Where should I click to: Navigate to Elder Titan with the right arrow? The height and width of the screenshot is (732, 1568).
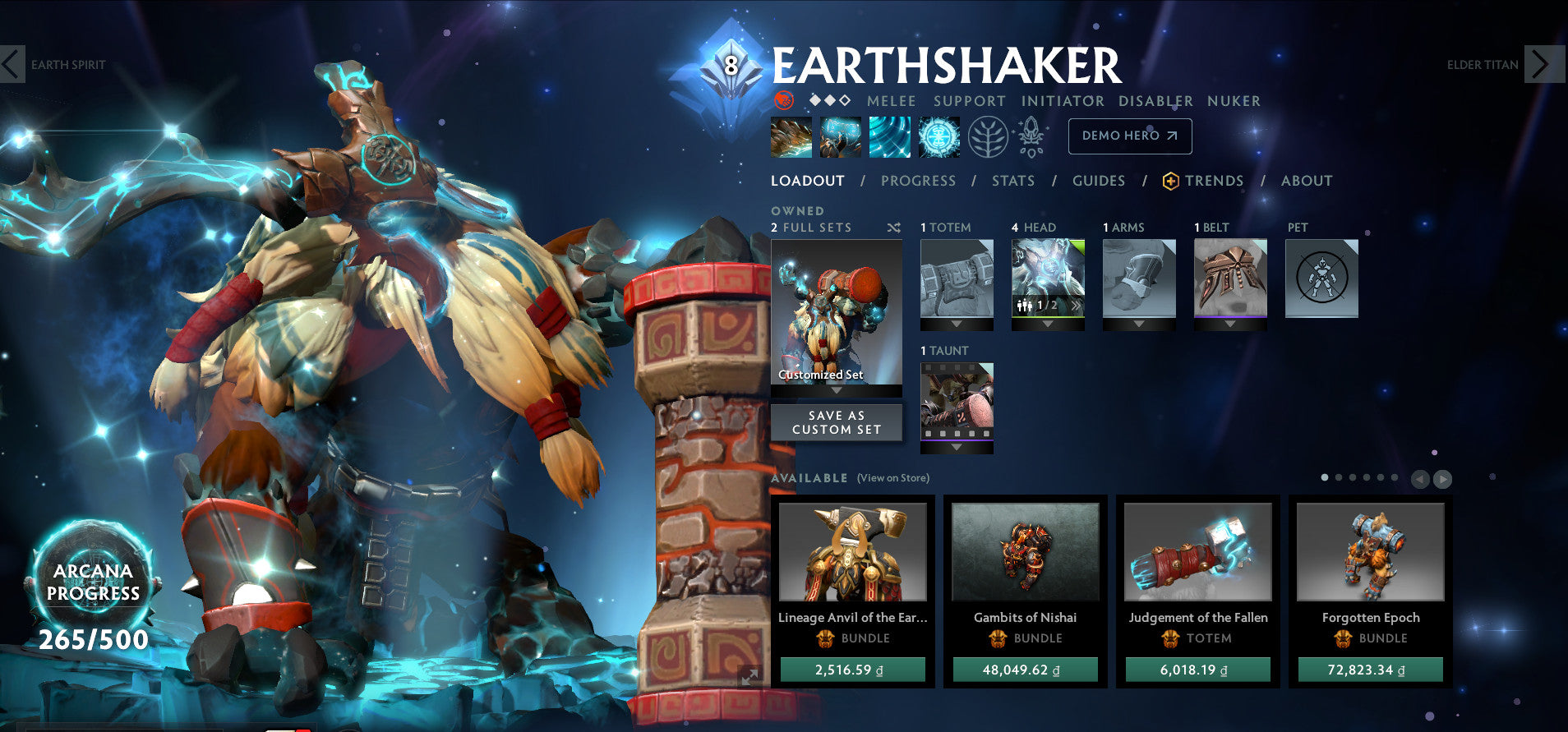click(x=1543, y=64)
